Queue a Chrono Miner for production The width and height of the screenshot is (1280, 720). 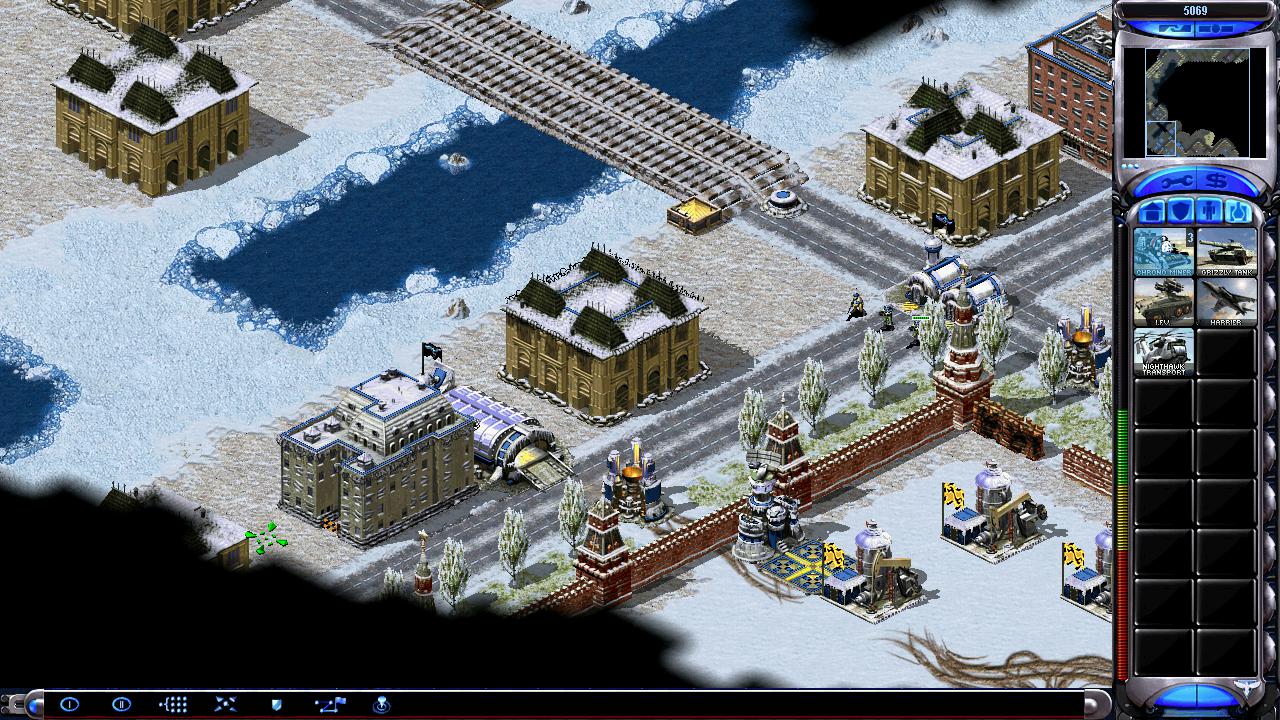[1163, 251]
